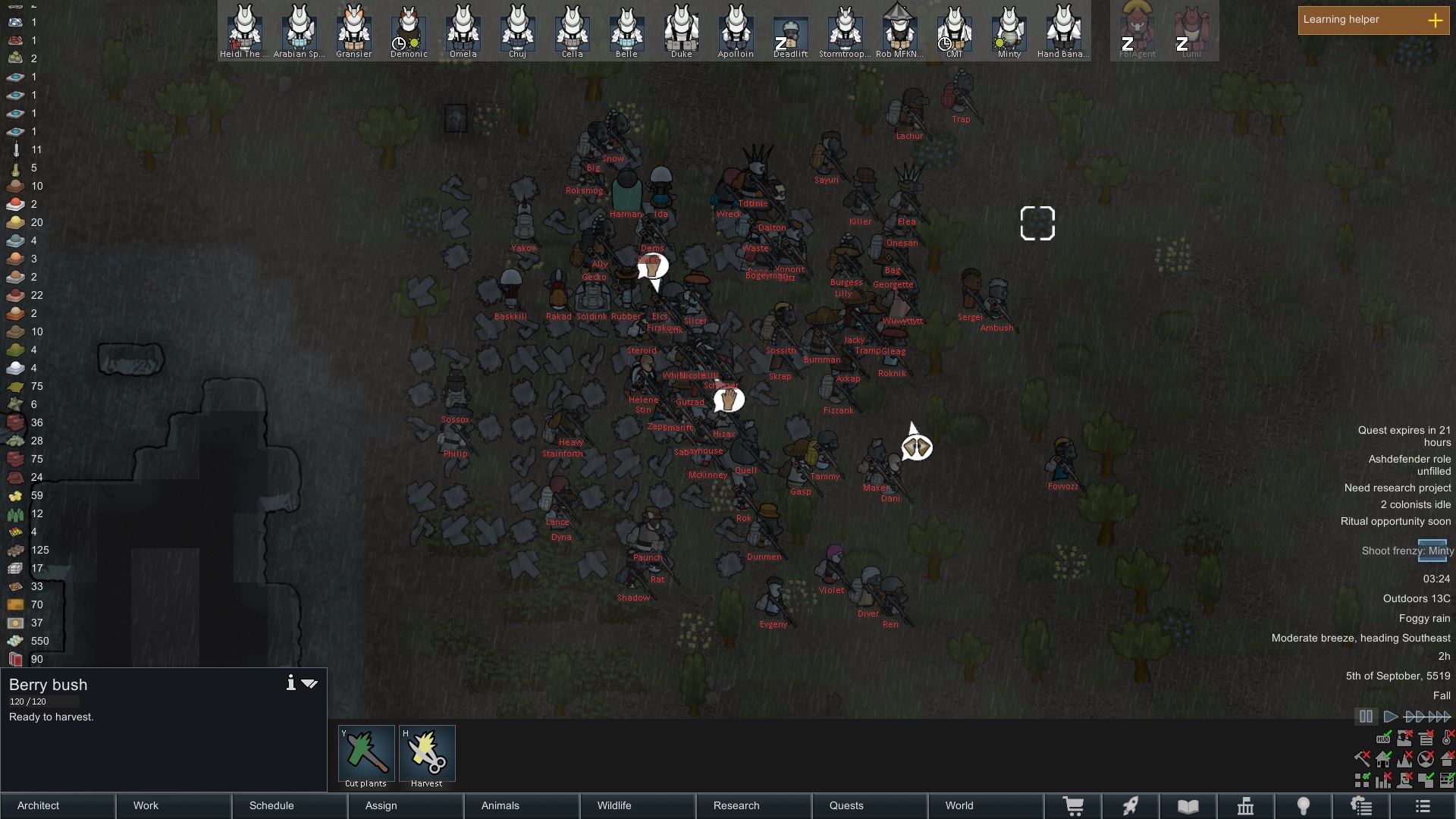1456x819 pixels.
Task: Enable the temperature overlay toggle
Action: (1446, 737)
